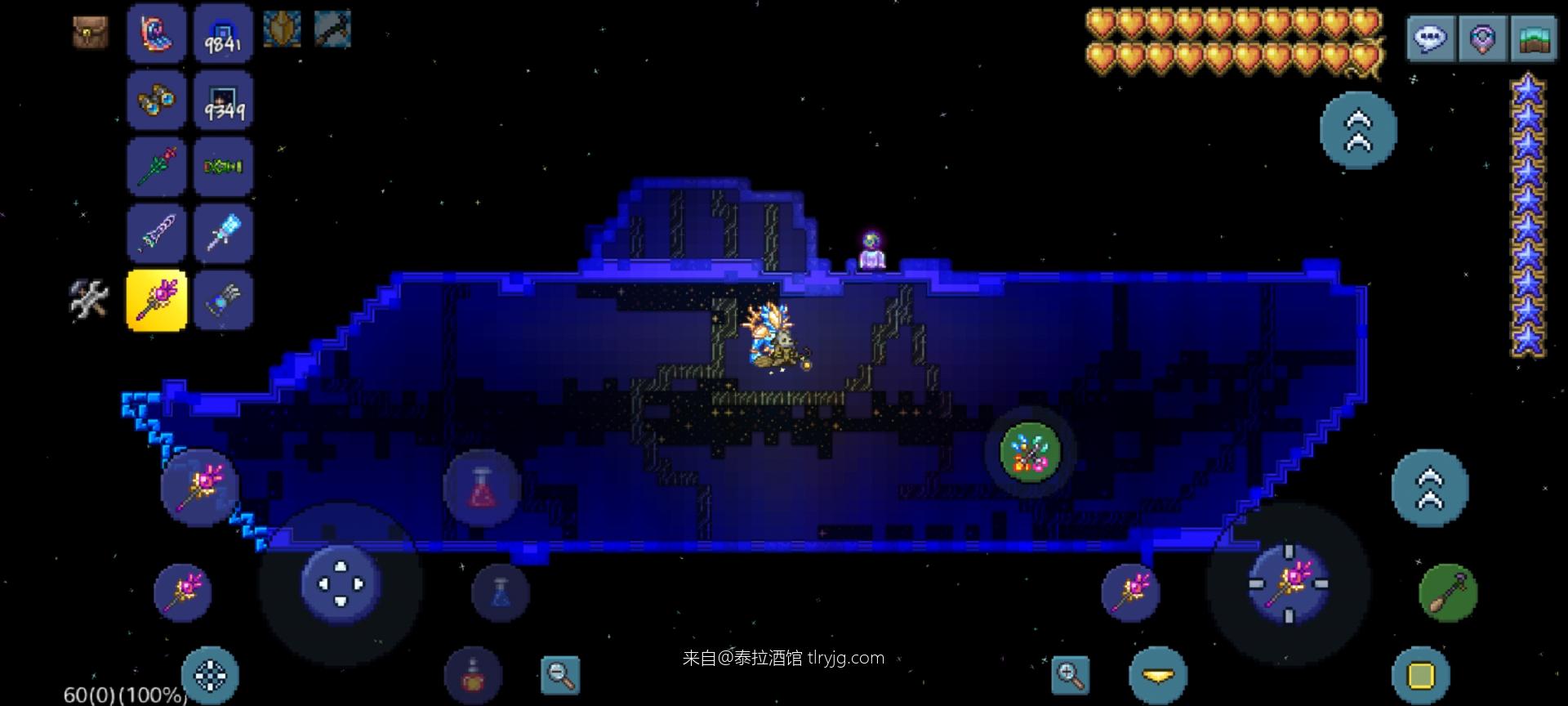
Task: Select the rose item in the hotbar
Action: tap(156, 166)
